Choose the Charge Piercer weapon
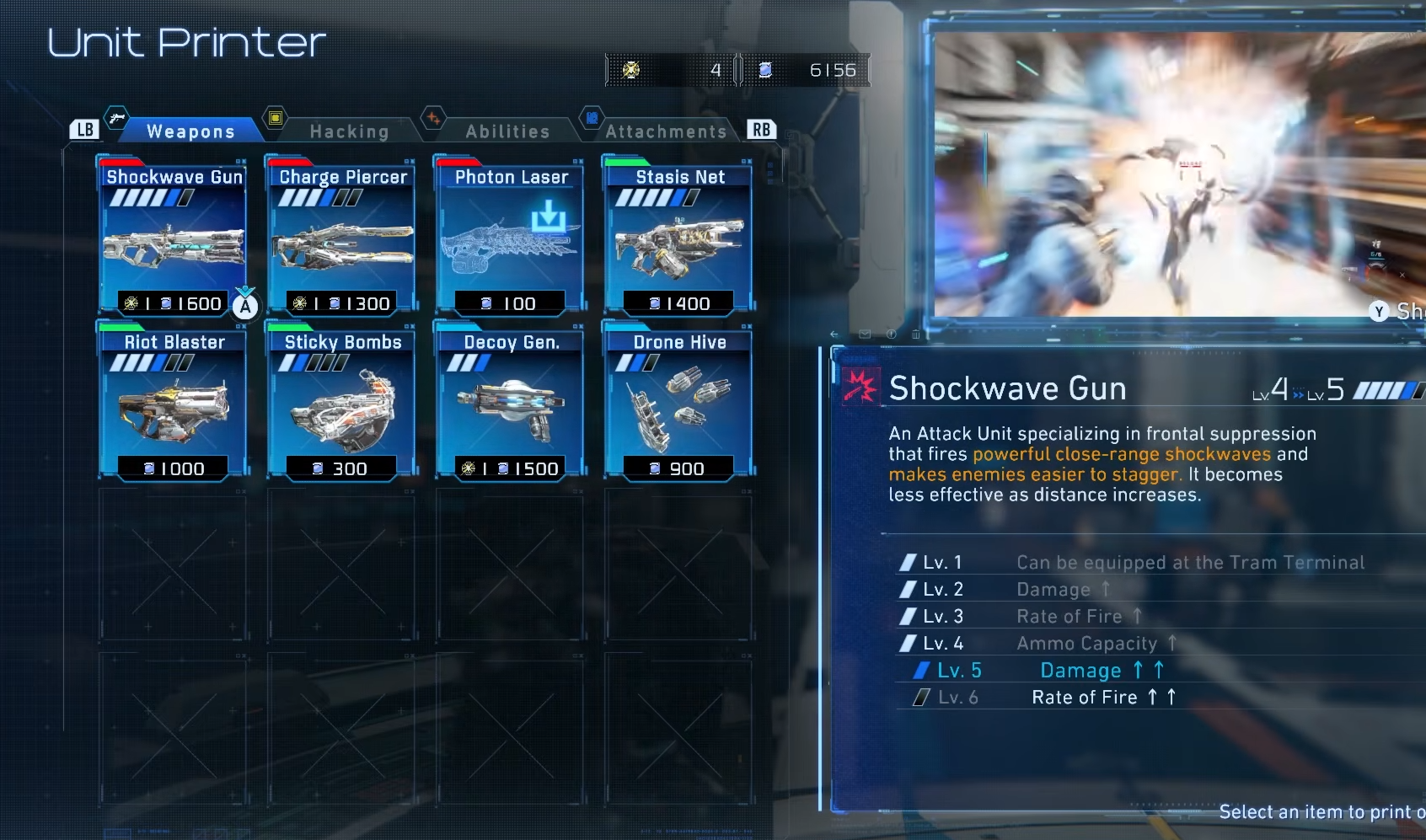 pyautogui.click(x=342, y=238)
